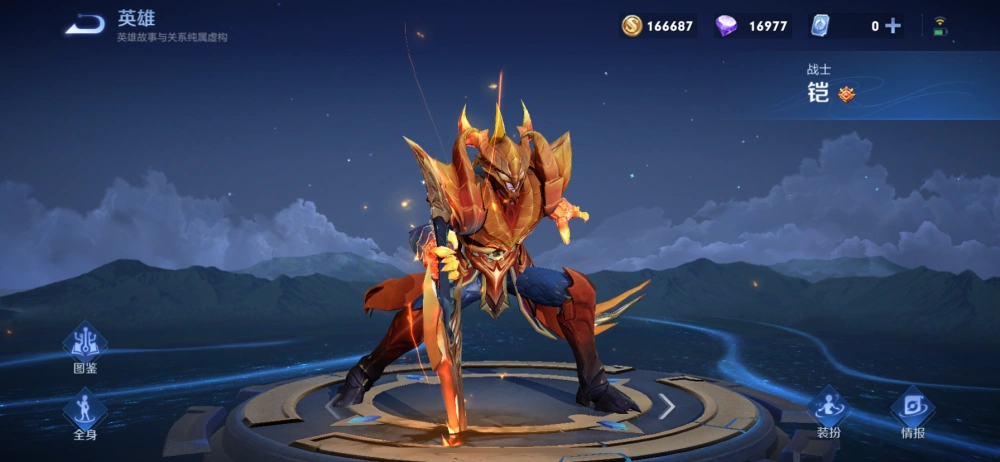Go back using the return arrow
This screenshot has height=462, width=1000.
[x=85, y=25]
